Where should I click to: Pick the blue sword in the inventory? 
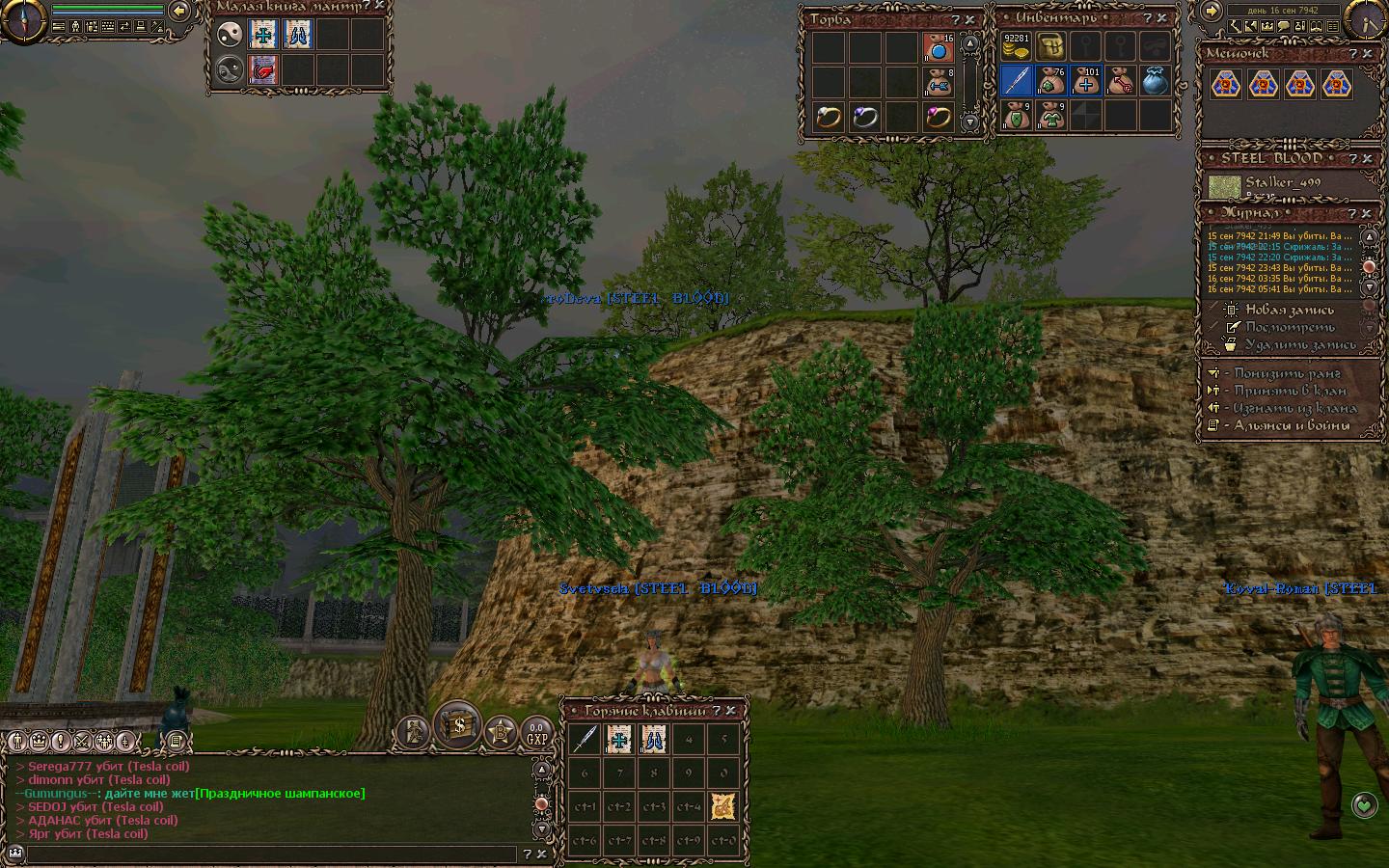[1016, 81]
